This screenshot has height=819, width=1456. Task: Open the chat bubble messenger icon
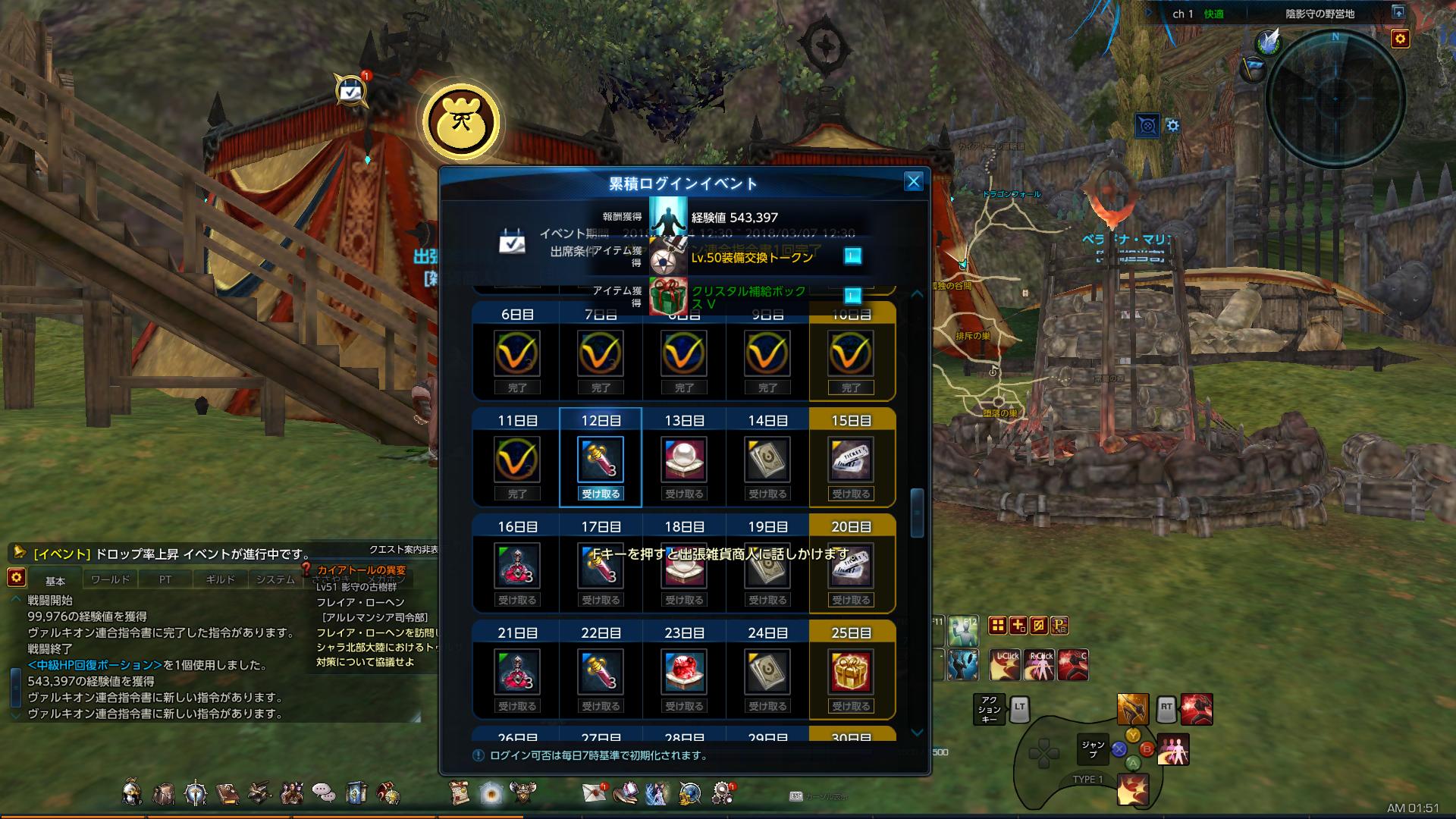322,790
